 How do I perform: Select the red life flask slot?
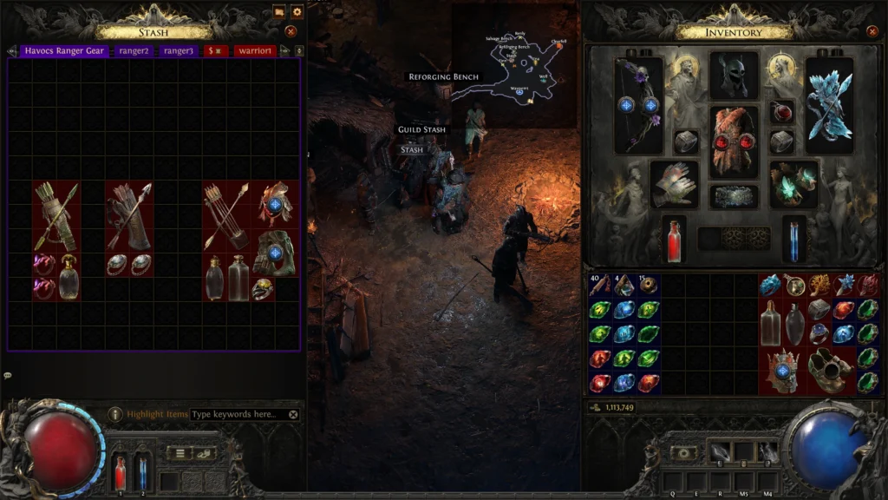674,240
